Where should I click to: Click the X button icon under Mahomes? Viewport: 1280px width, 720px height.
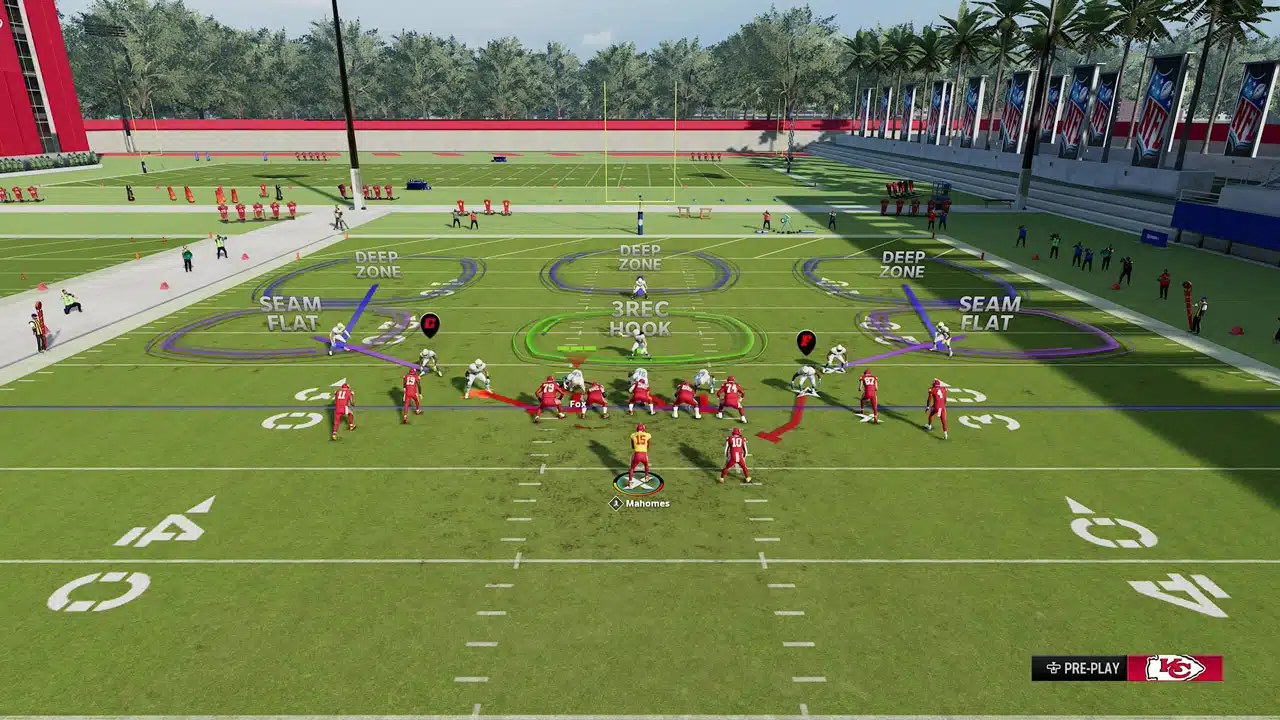617,505
